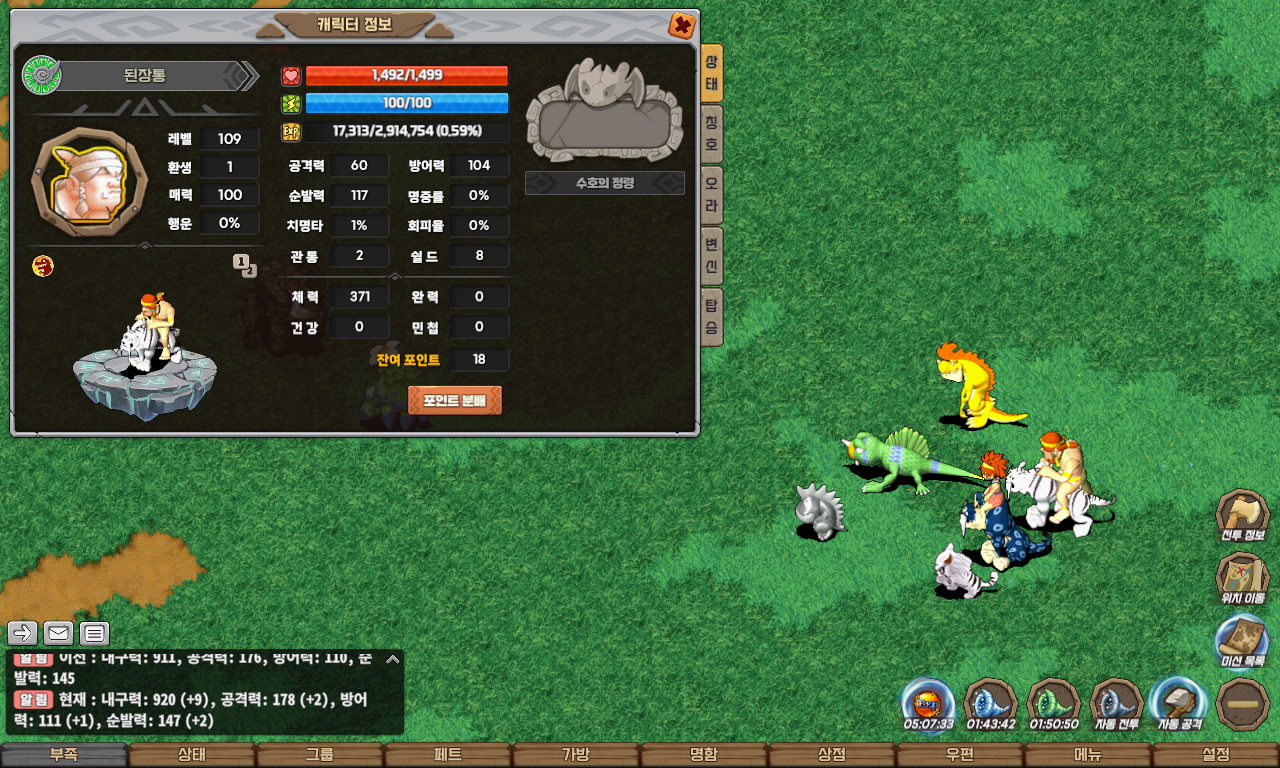Screen dimensions: 1280x768
Task: Expand the chat log with the arrow
Action: pyautogui.click(x=393, y=659)
